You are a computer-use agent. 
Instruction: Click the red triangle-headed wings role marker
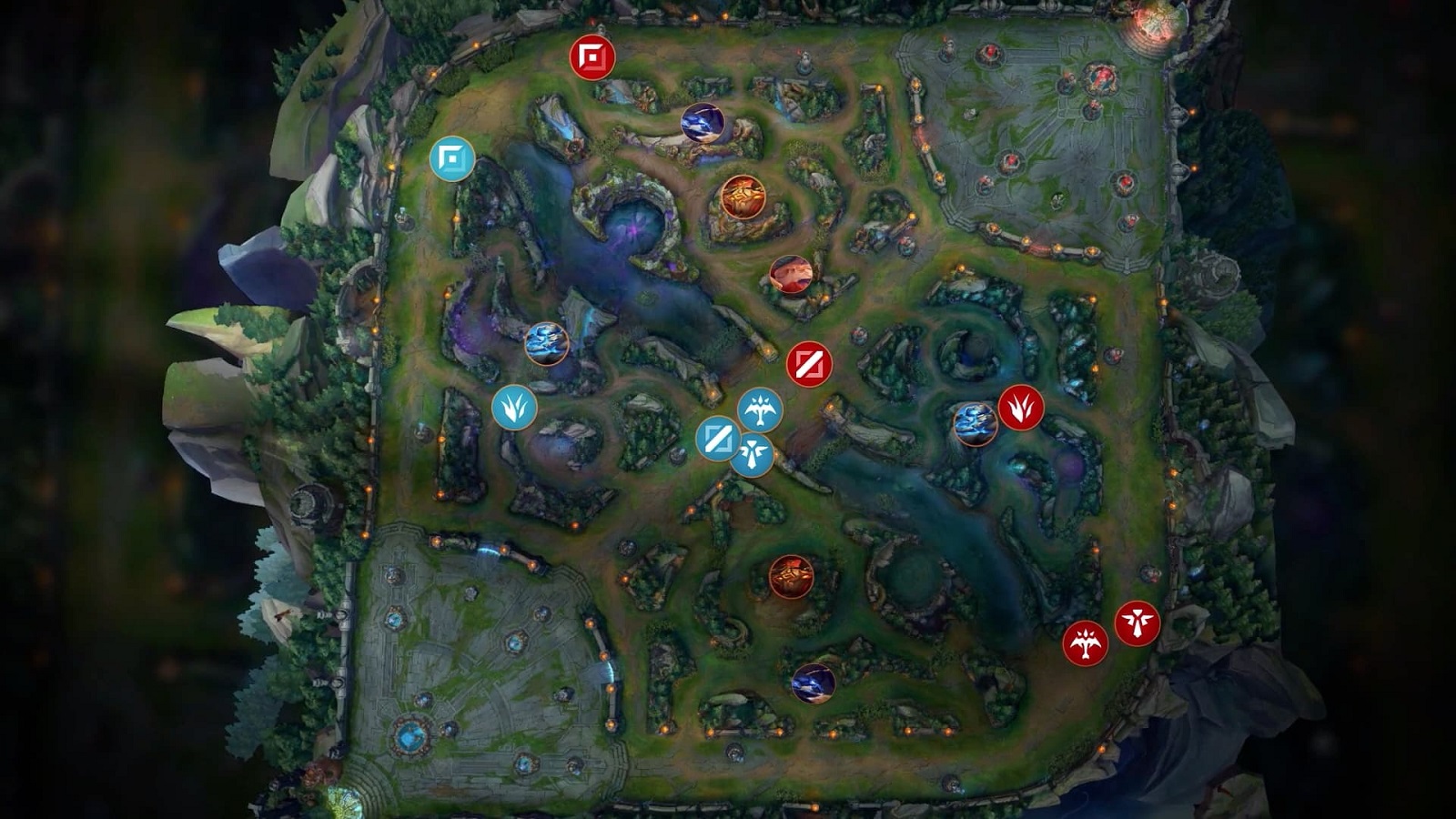[1137, 623]
